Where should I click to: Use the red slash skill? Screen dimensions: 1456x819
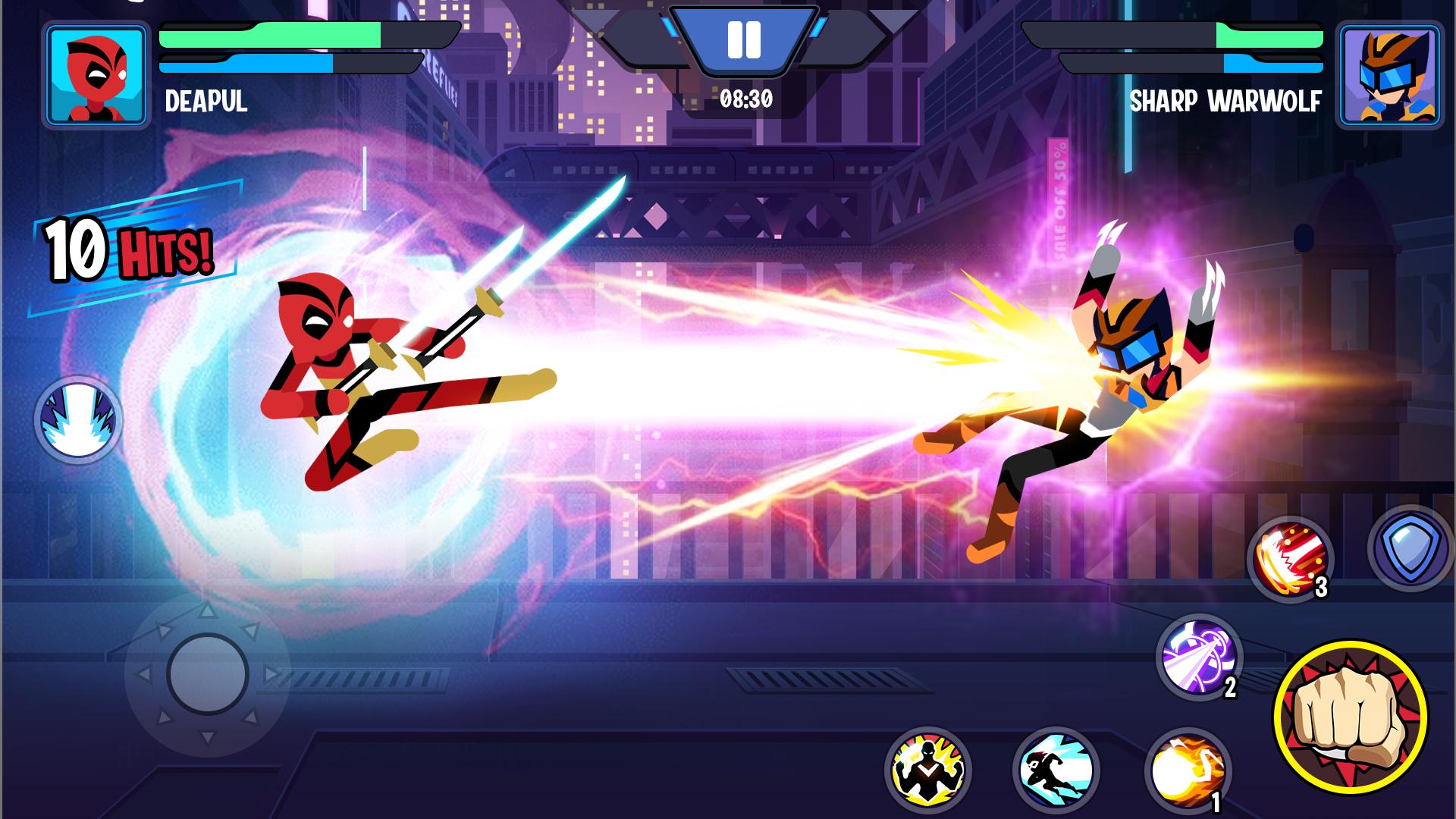[x=1290, y=560]
